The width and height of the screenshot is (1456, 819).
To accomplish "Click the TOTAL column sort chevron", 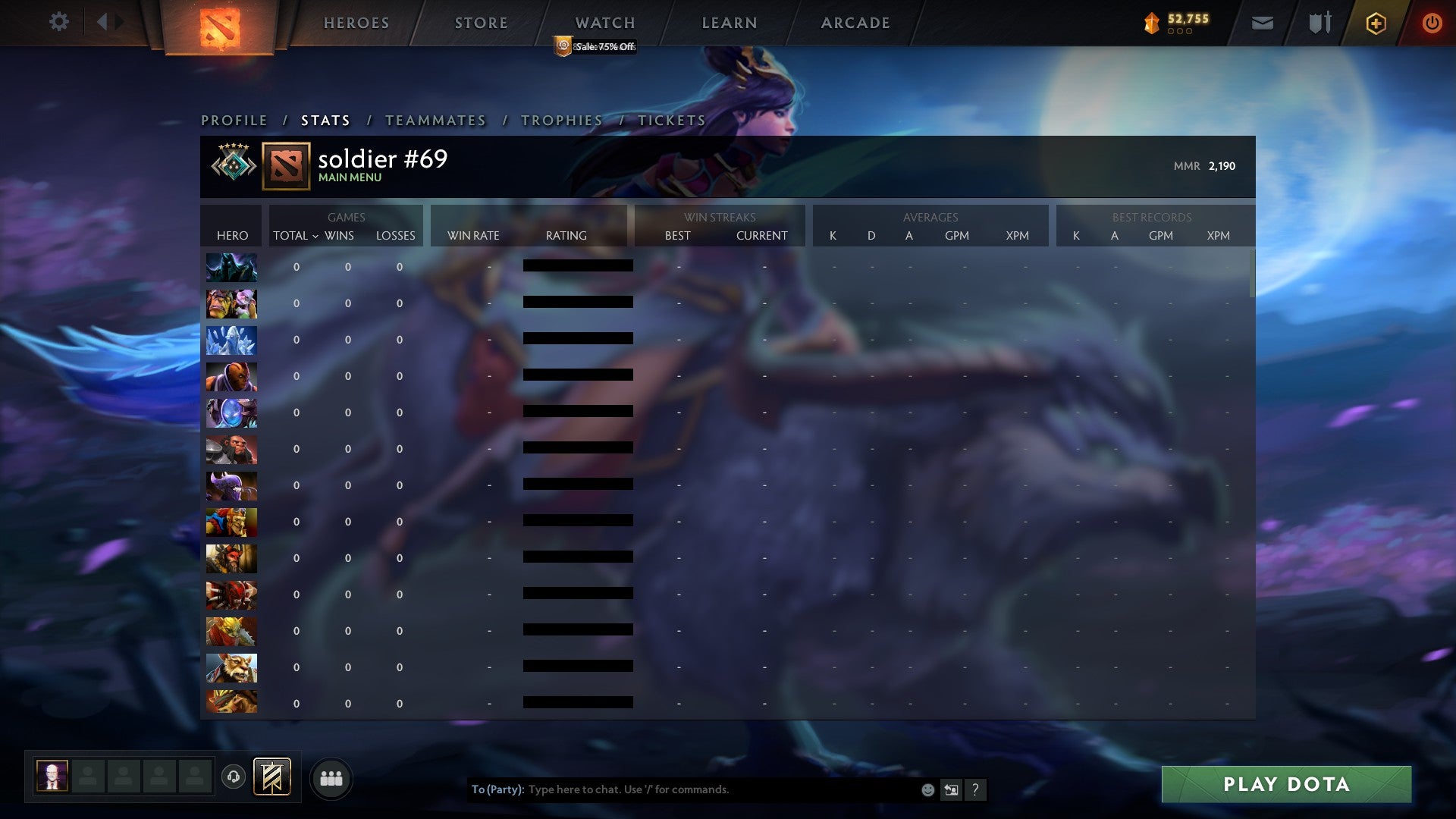I will (x=317, y=236).
